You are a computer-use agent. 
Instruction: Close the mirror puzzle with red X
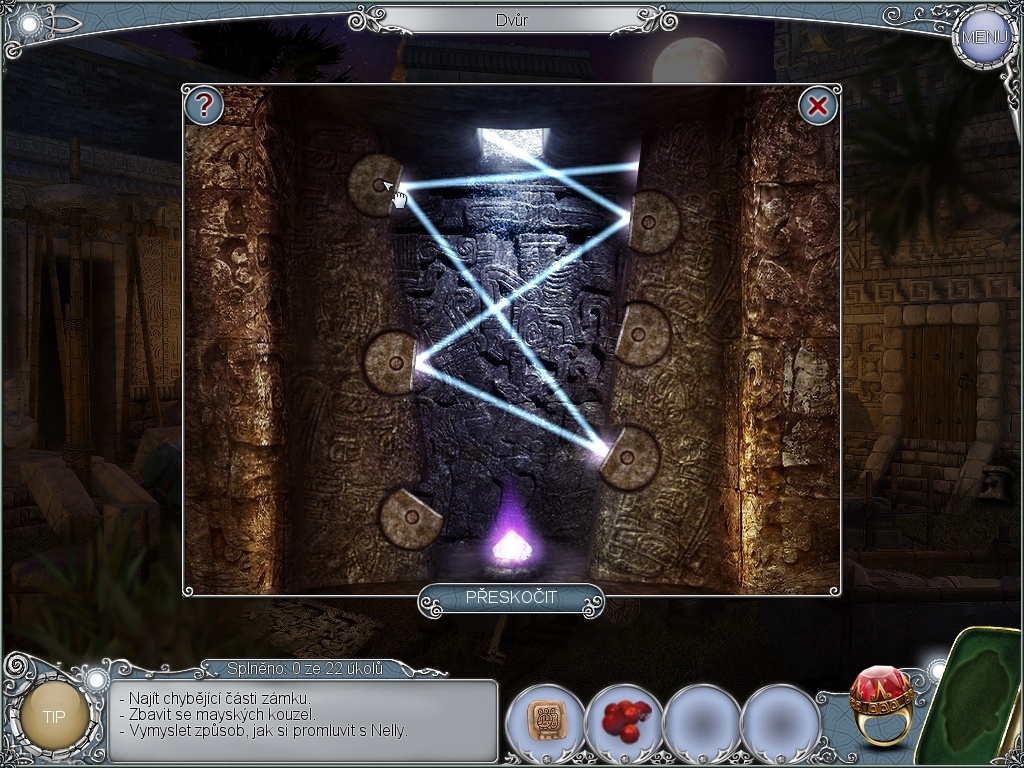point(818,106)
